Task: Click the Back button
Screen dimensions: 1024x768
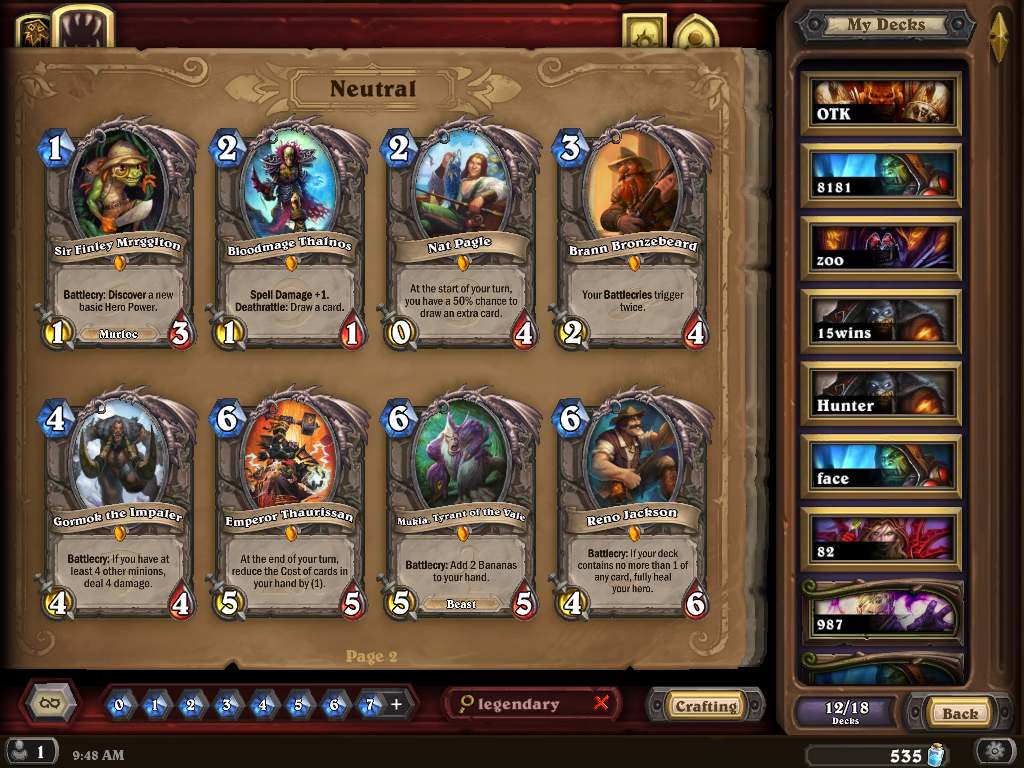Action: tap(959, 713)
